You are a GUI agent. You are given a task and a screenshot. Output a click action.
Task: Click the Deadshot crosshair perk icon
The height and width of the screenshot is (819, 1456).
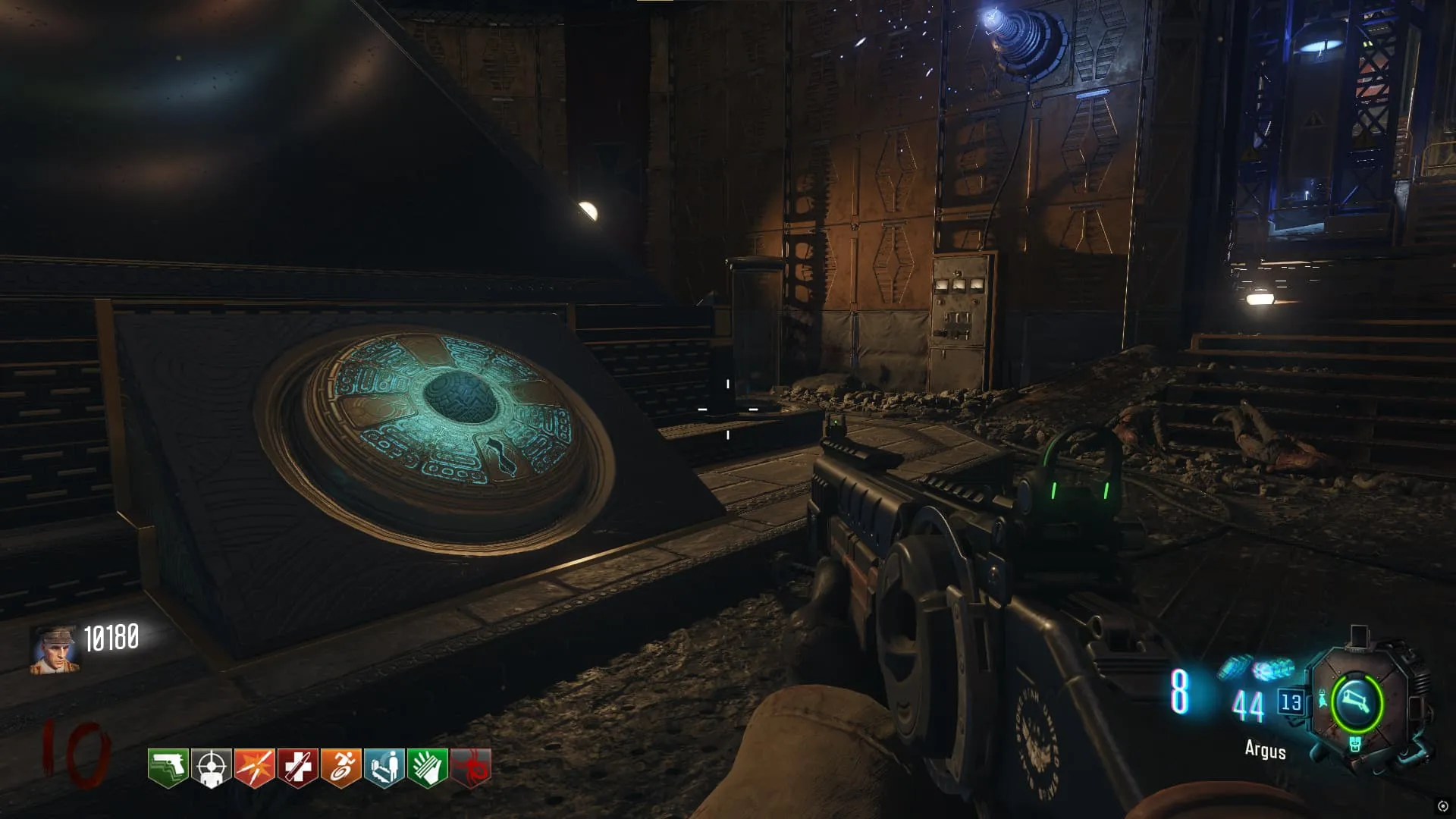pyautogui.click(x=212, y=767)
